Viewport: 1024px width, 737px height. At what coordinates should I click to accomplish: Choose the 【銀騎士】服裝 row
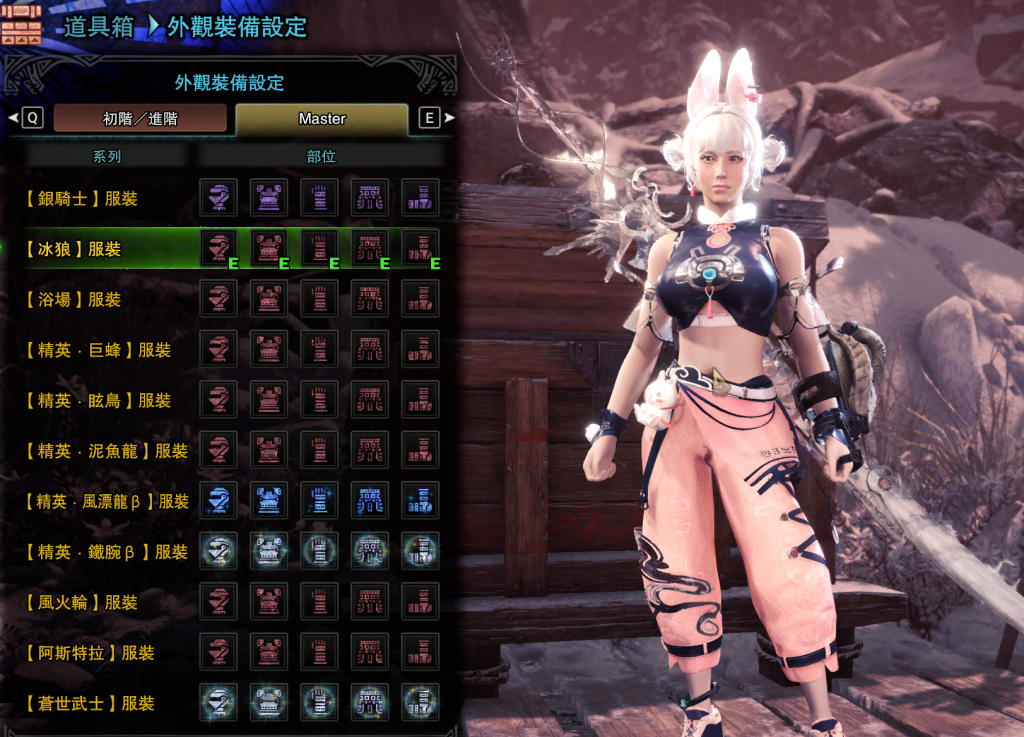pos(81,198)
